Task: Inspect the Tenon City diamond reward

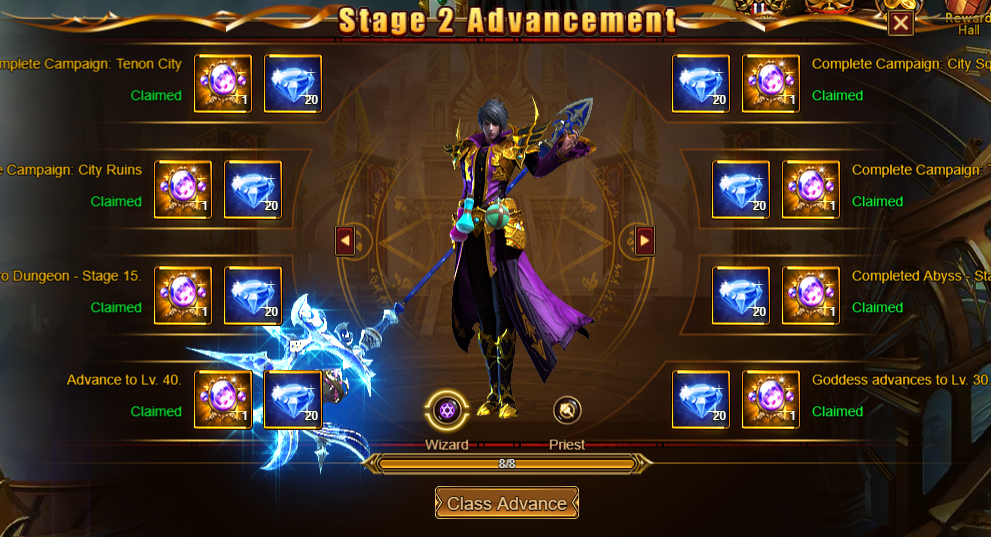Action: click(x=293, y=84)
